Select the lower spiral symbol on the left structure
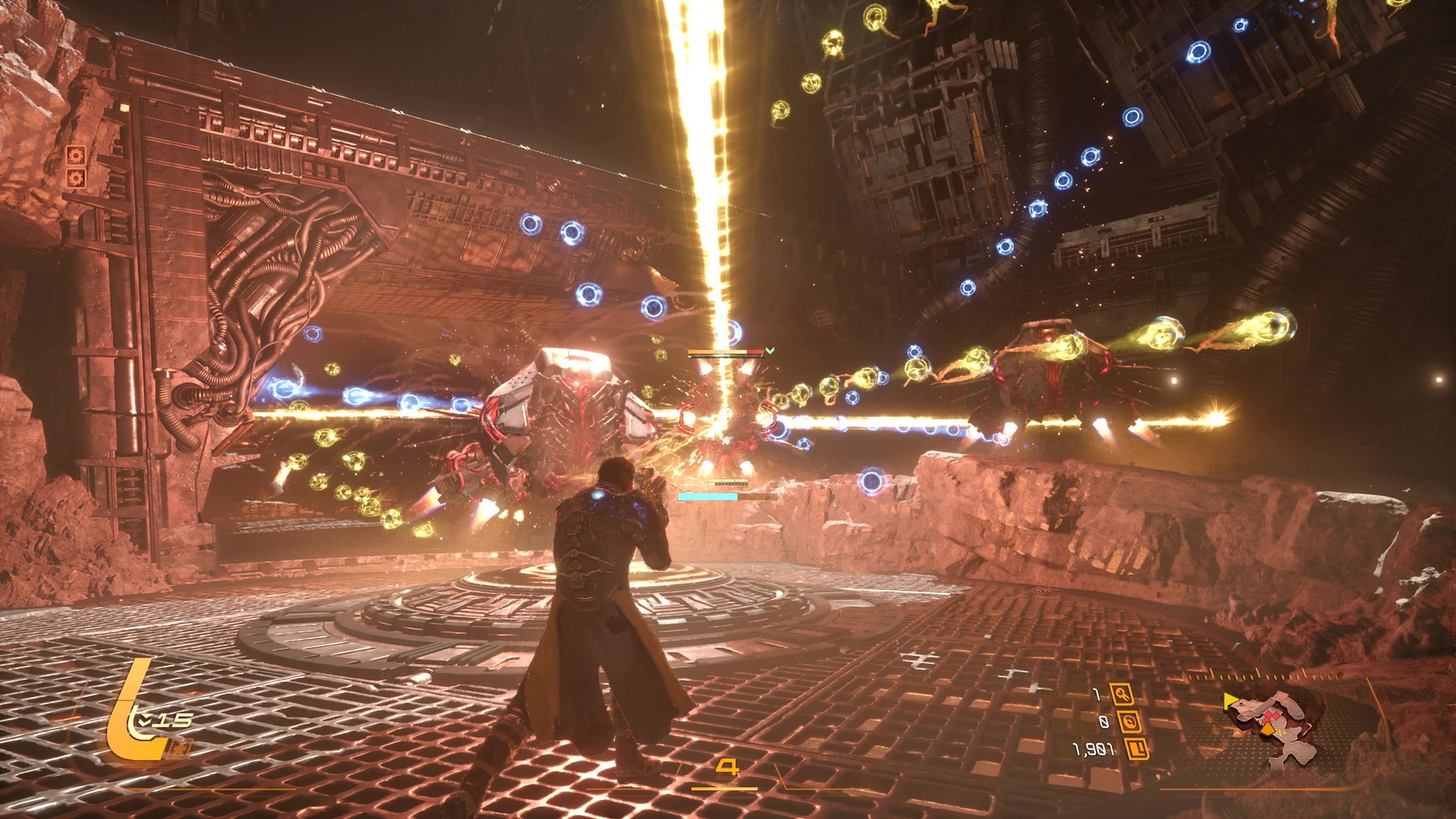The width and height of the screenshot is (1456, 819). [76, 178]
